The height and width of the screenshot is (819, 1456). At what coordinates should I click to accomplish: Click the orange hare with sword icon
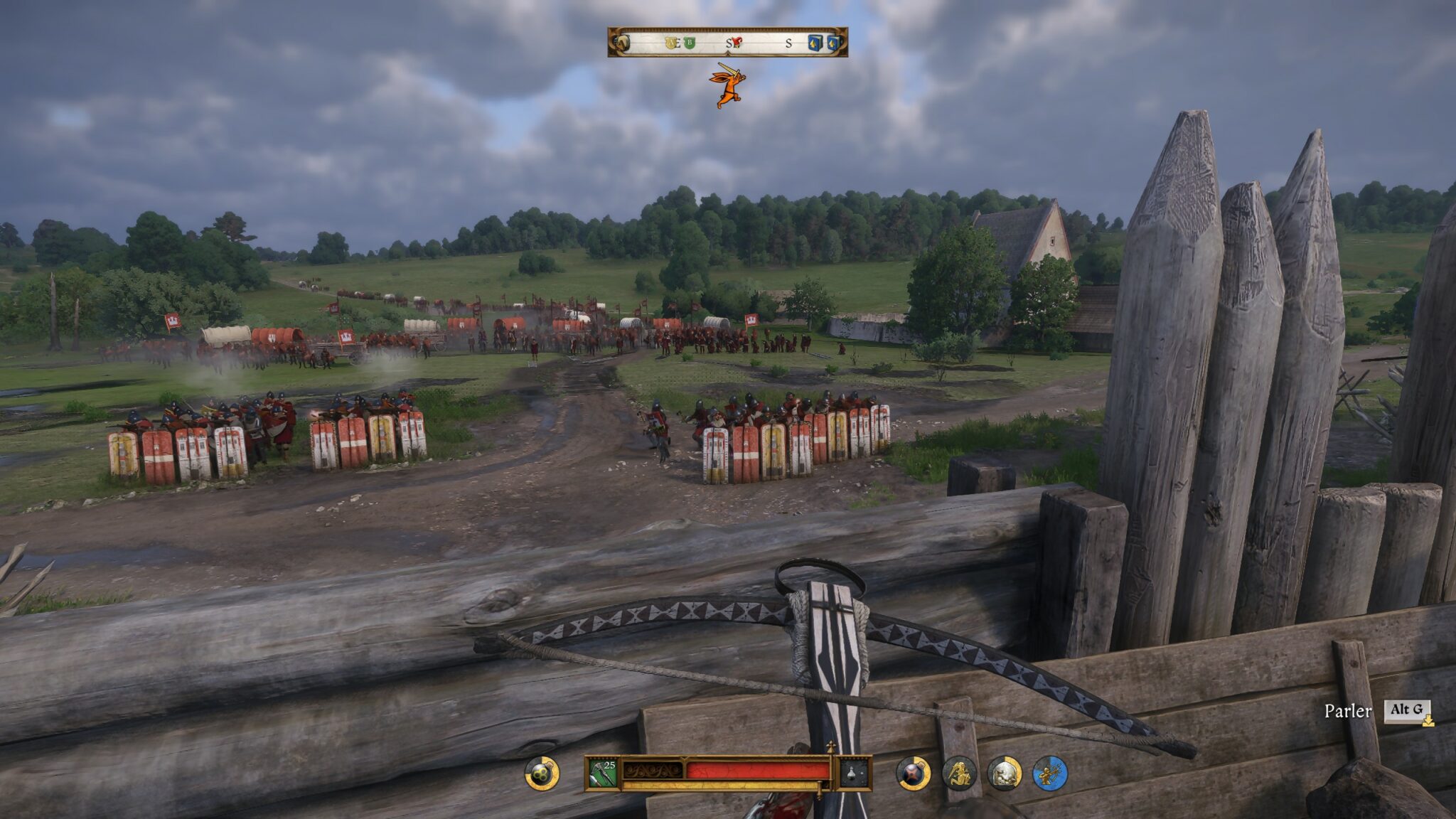pos(727,85)
